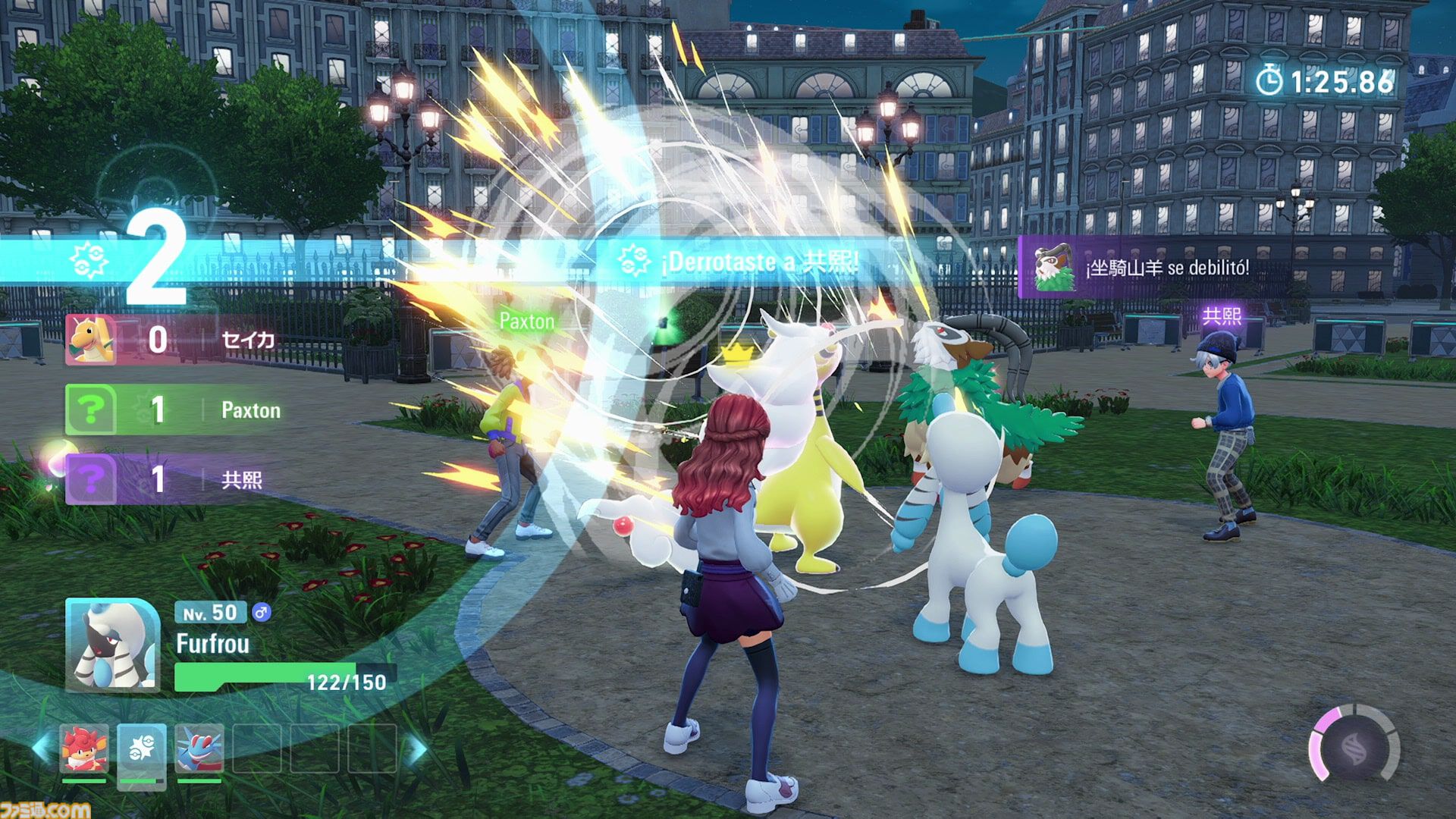Toggle the Salamence party slot

pos(201,749)
